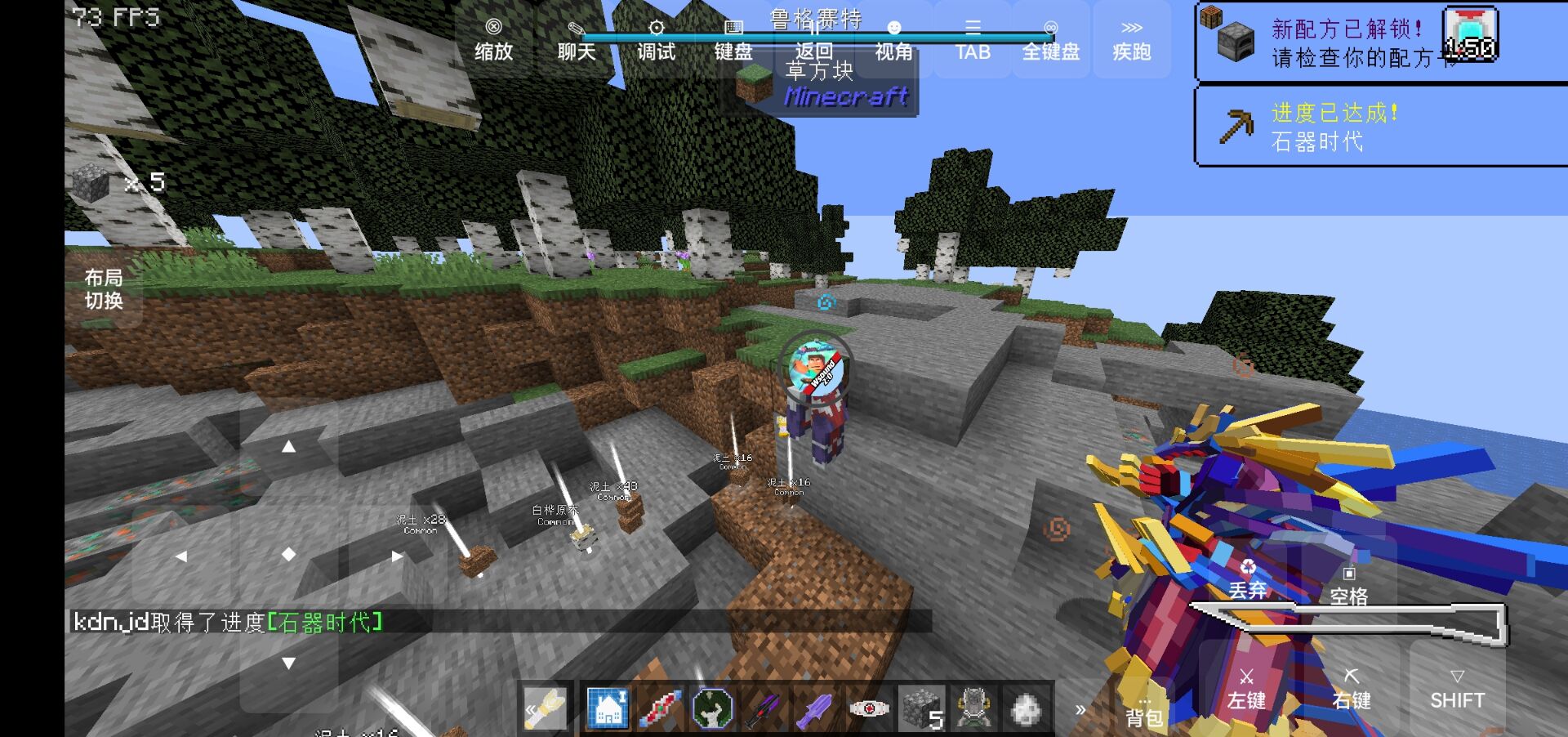Toggle 疾跑 sprint
The width and height of the screenshot is (1568, 737).
(x=1131, y=40)
